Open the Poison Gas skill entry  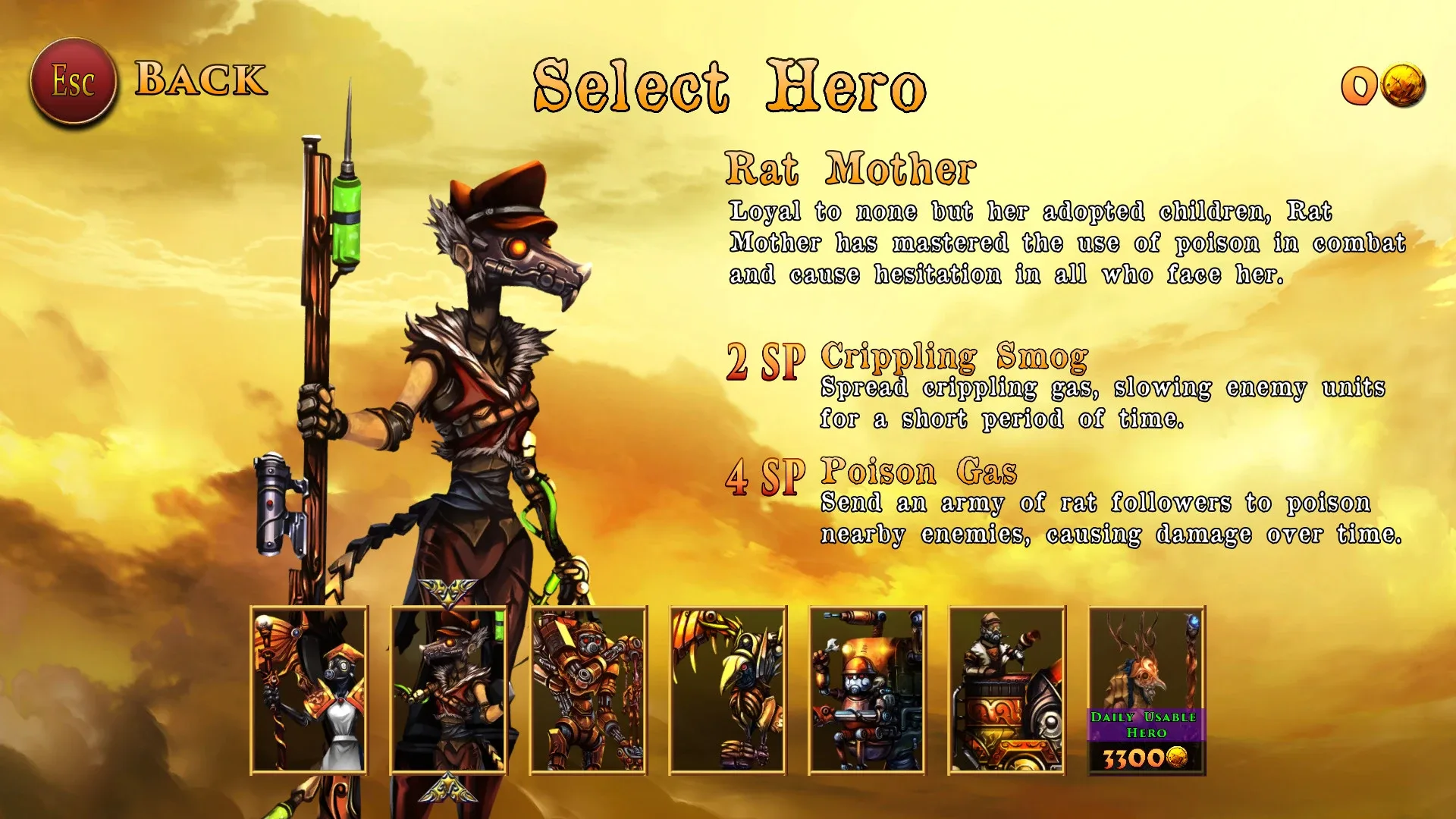point(920,472)
